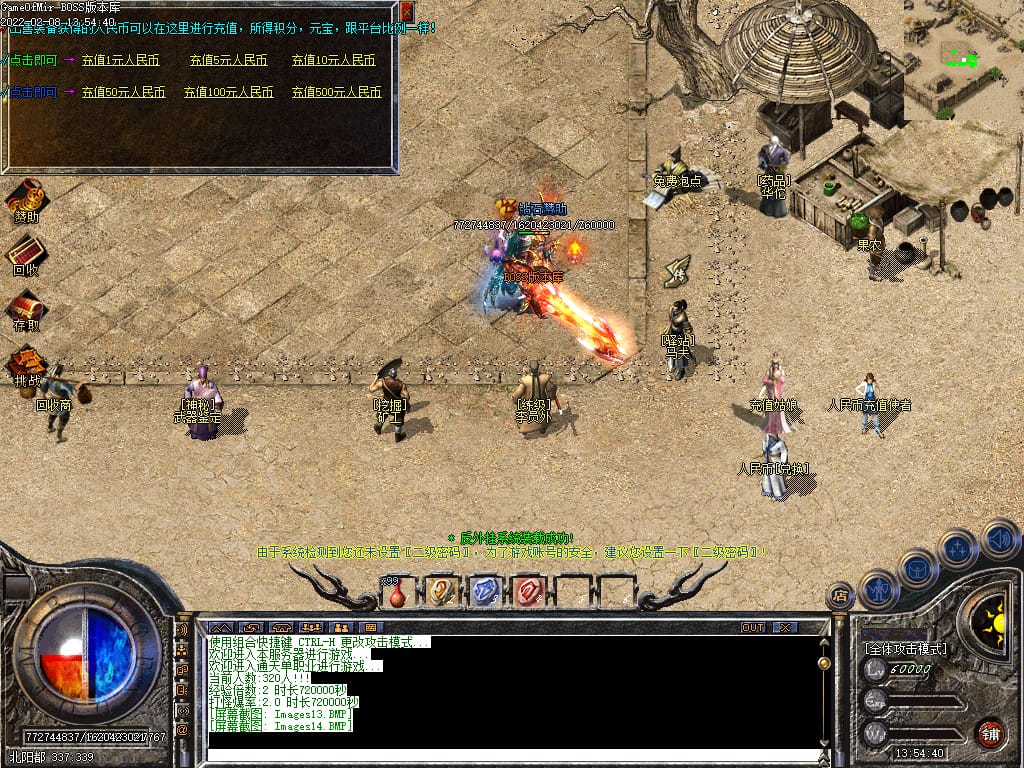Close the recharge dialog with red X
The image size is (1024, 768).
pyautogui.click(x=406, y=12)
